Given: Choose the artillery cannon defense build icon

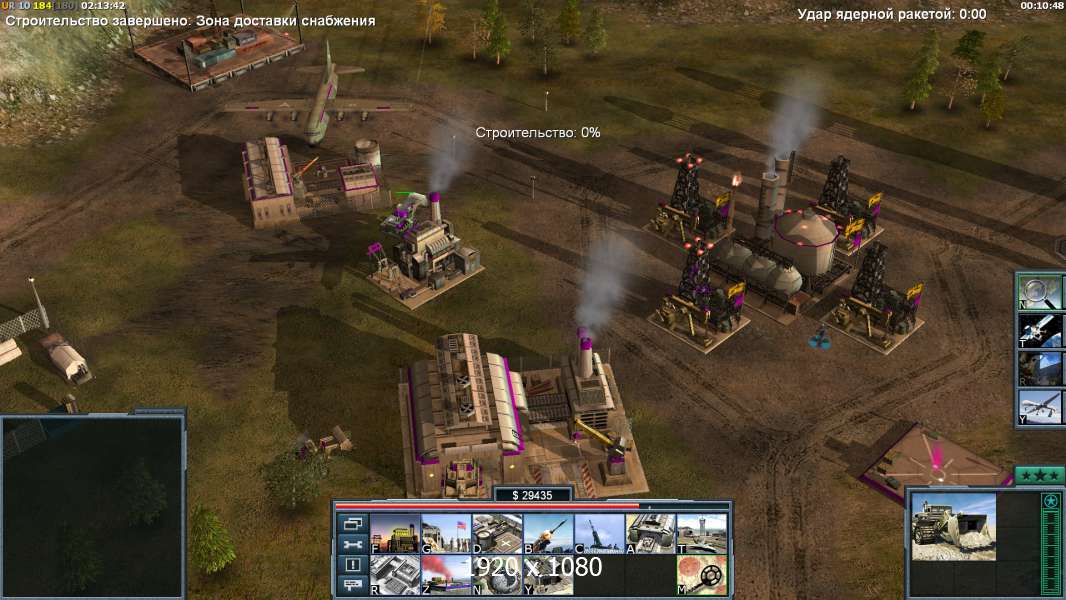Looking at the screenshot, I should pyautogui.click(x=599, y=534).
